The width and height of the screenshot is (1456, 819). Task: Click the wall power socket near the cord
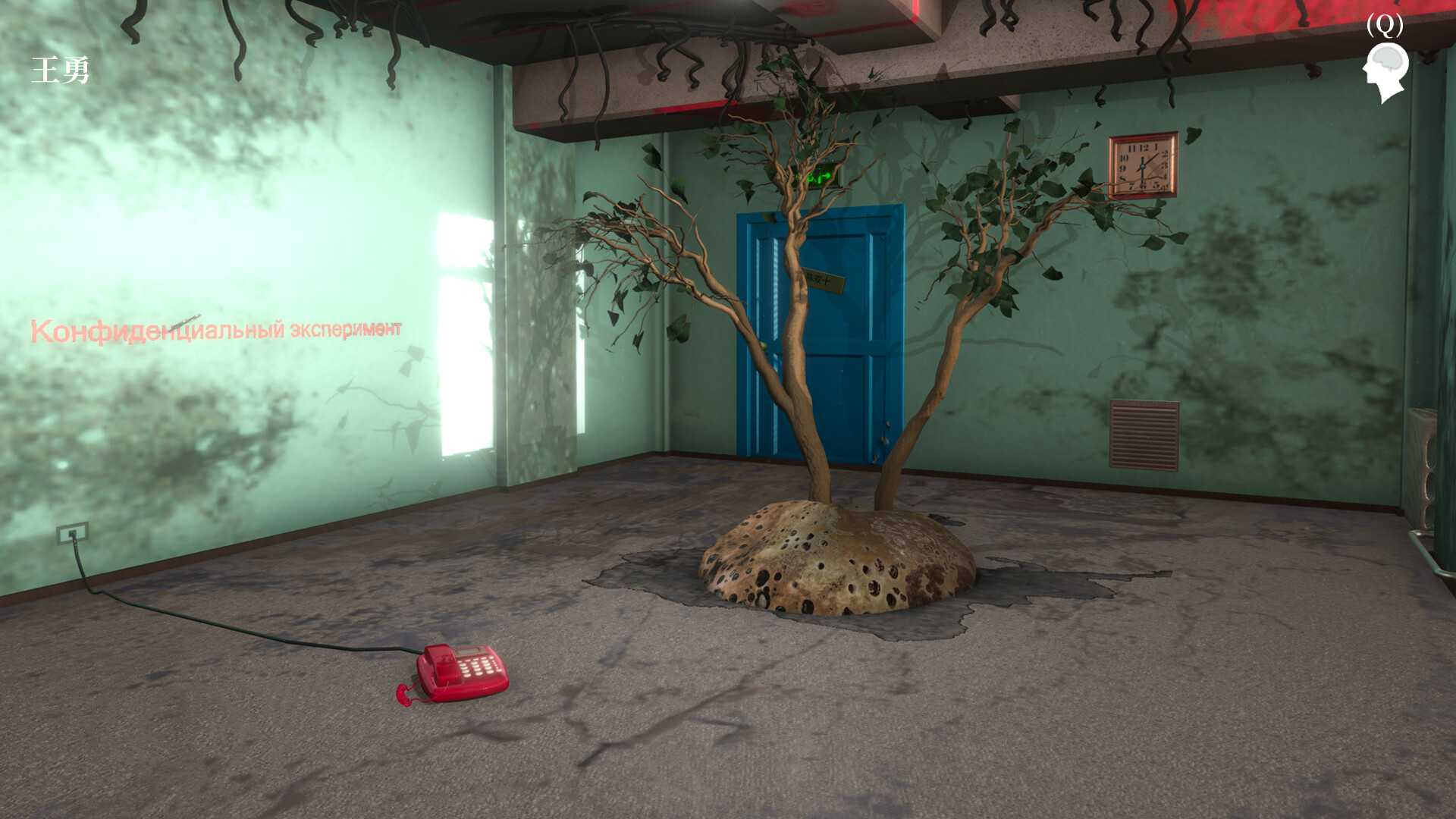[x=71, y=535]
